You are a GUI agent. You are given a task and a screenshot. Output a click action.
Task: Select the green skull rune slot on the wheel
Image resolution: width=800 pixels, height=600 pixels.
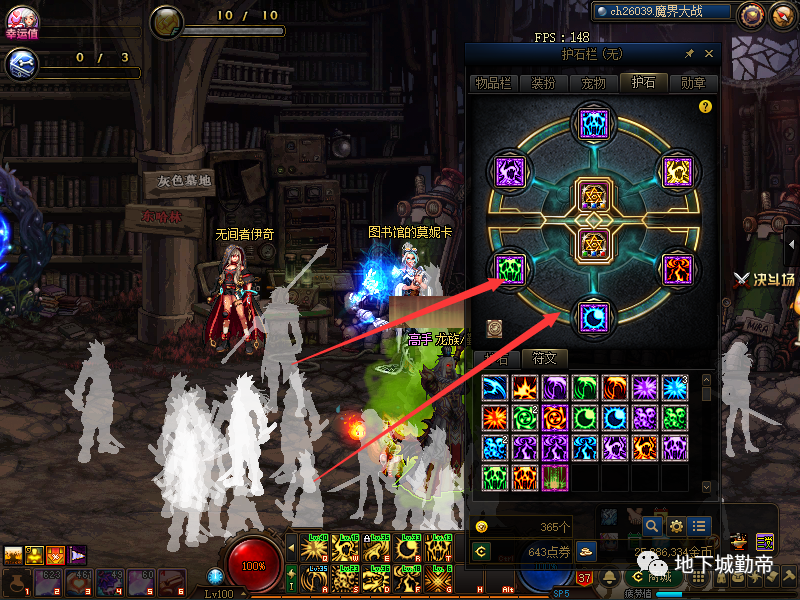pyautogui.click(x=511, y=269)
